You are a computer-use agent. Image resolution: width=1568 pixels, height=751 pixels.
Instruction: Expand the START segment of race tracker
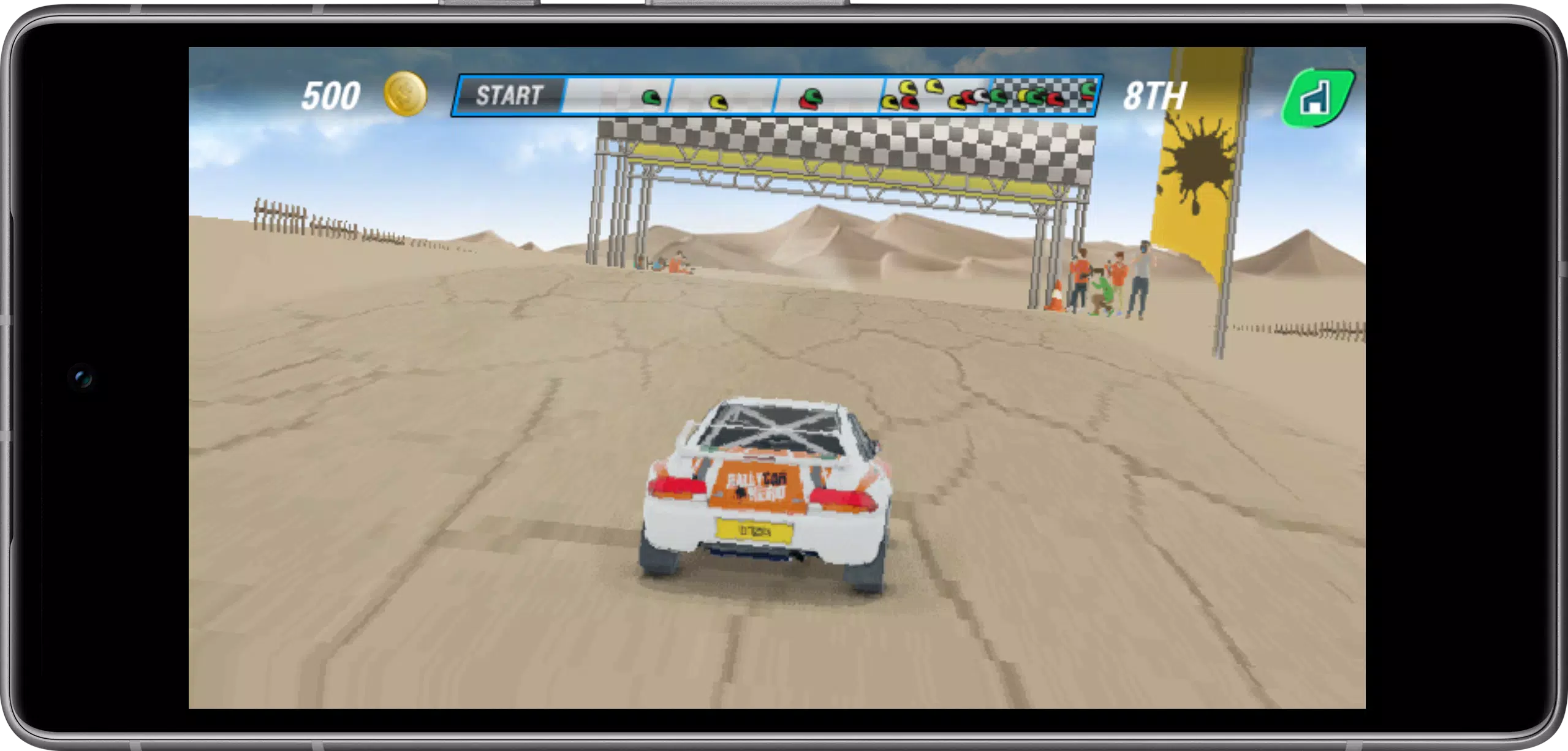(512, 96)
